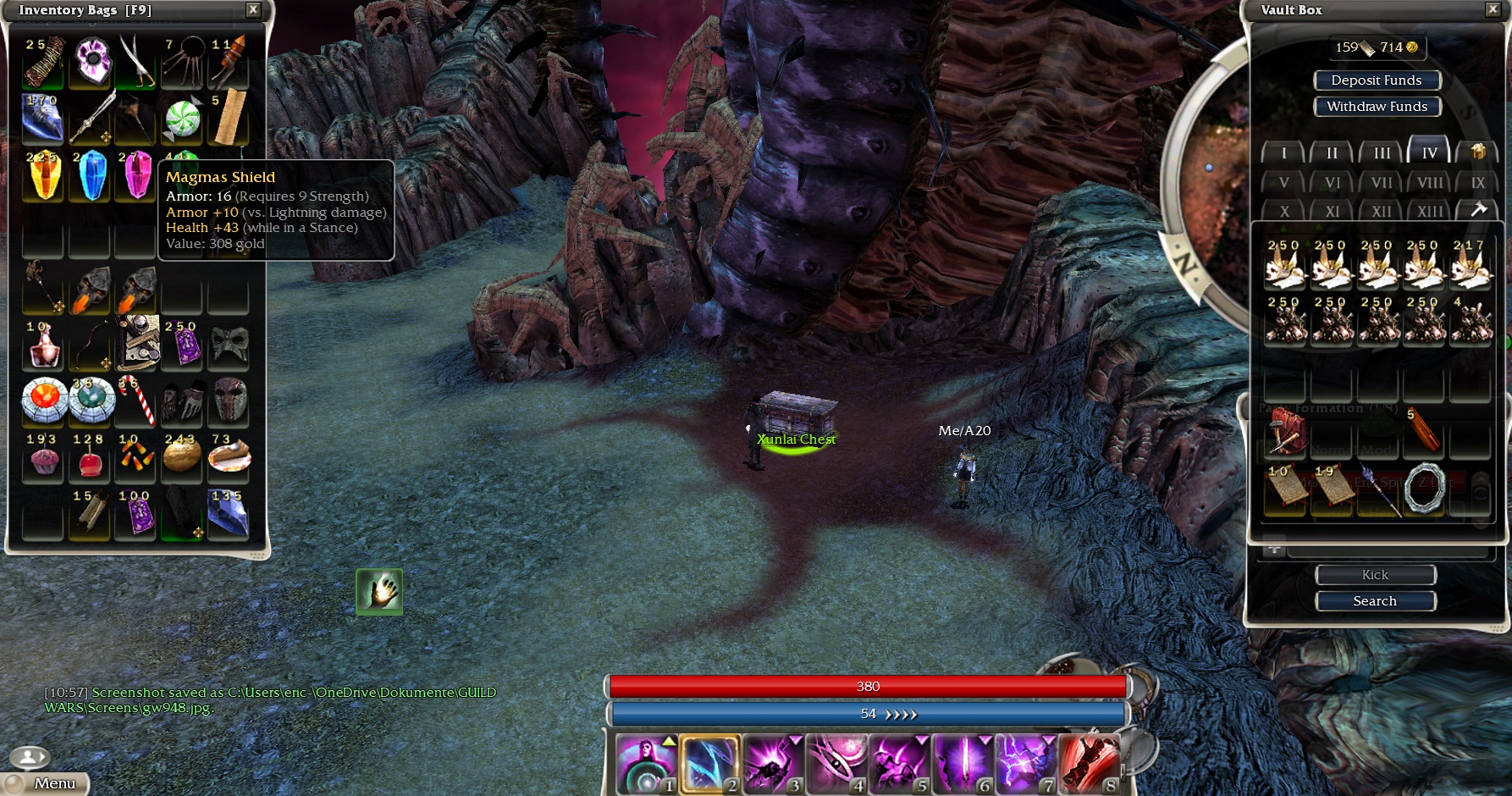Image resolution: width=1512 pixels, height=796 pixels.
Task: Switch to vault tab II
Action: click(1332, 153)
